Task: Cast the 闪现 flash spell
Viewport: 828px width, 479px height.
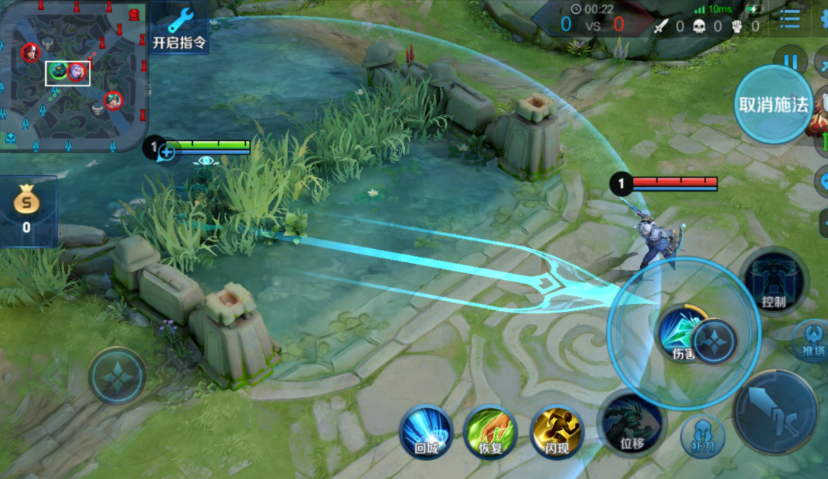Action: tap(556, 431)
